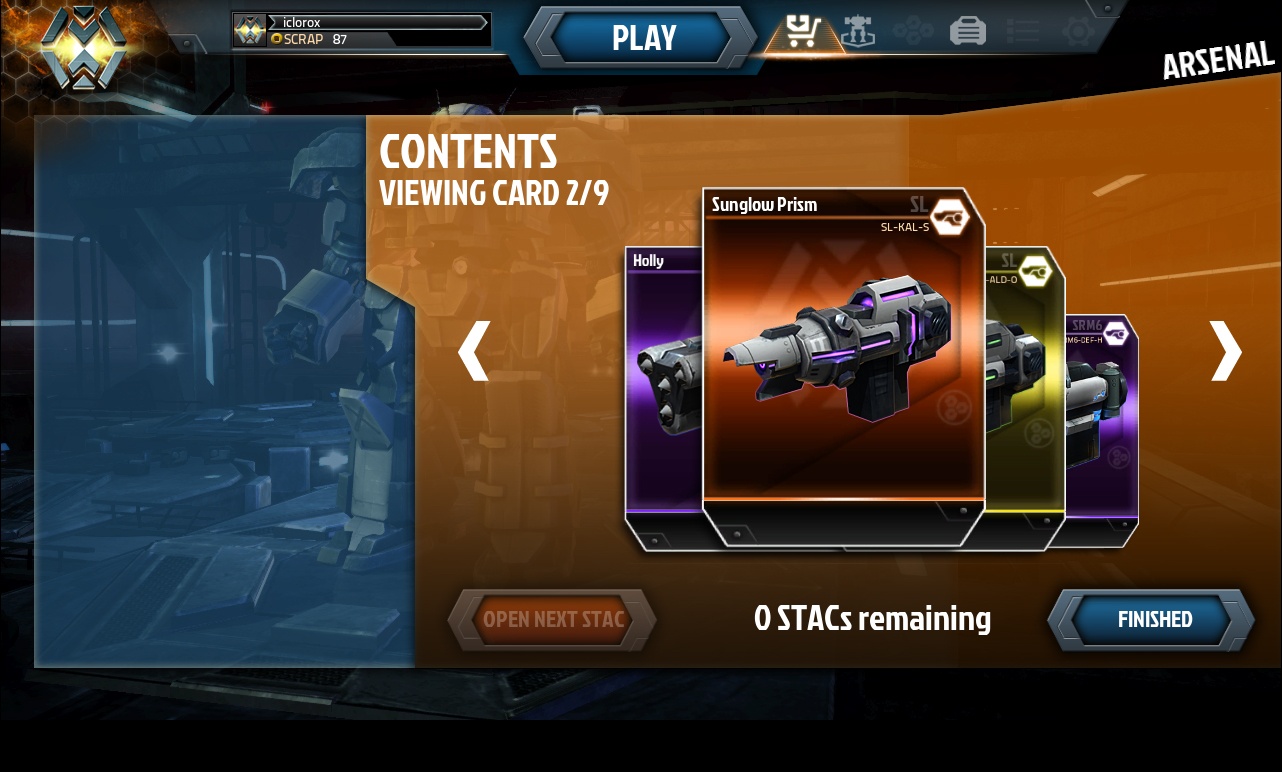This screenshot has width=1282, height=772.
Task: Select the player emblem next to iclorox
Action: (x=248, y=29)
